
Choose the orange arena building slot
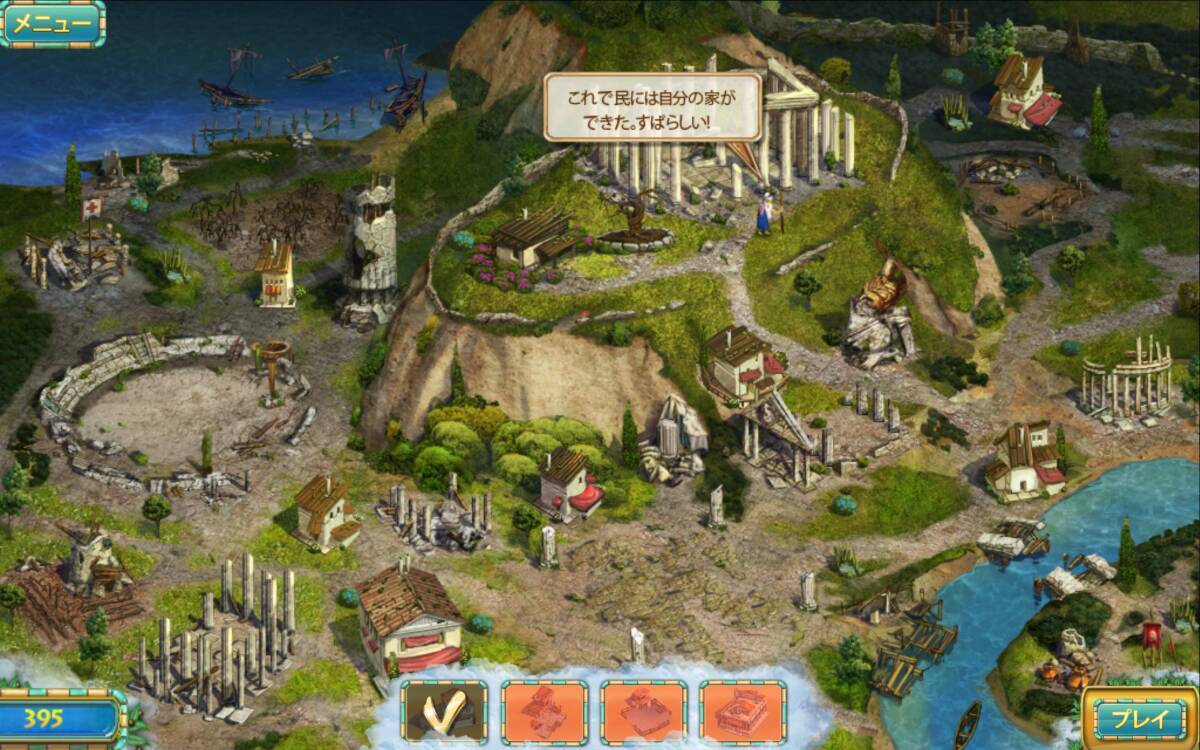point(742,713)
